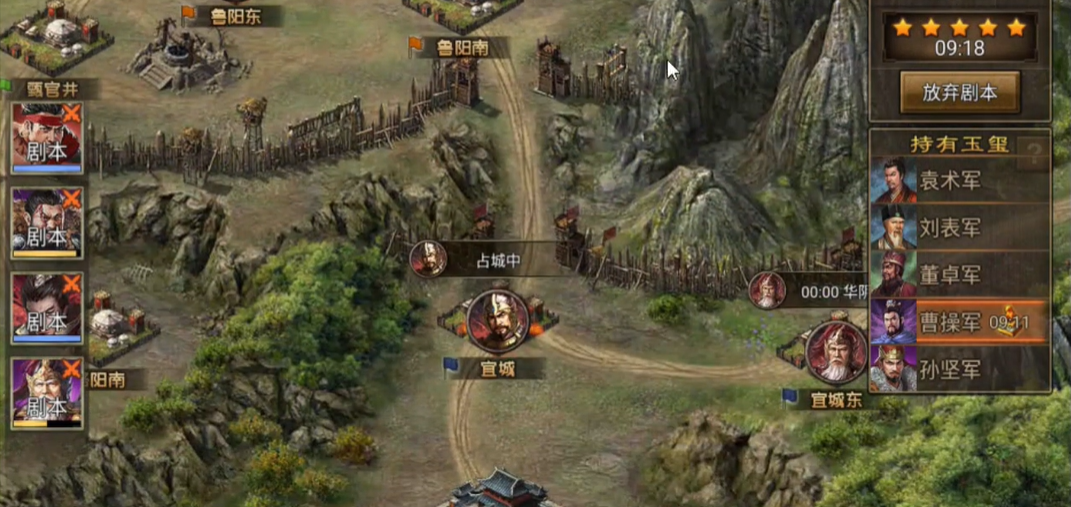The width and height of the screenshot is (1071, 507).
Task: Select the highlighted 曹操军 row
Action: (958, 322)
